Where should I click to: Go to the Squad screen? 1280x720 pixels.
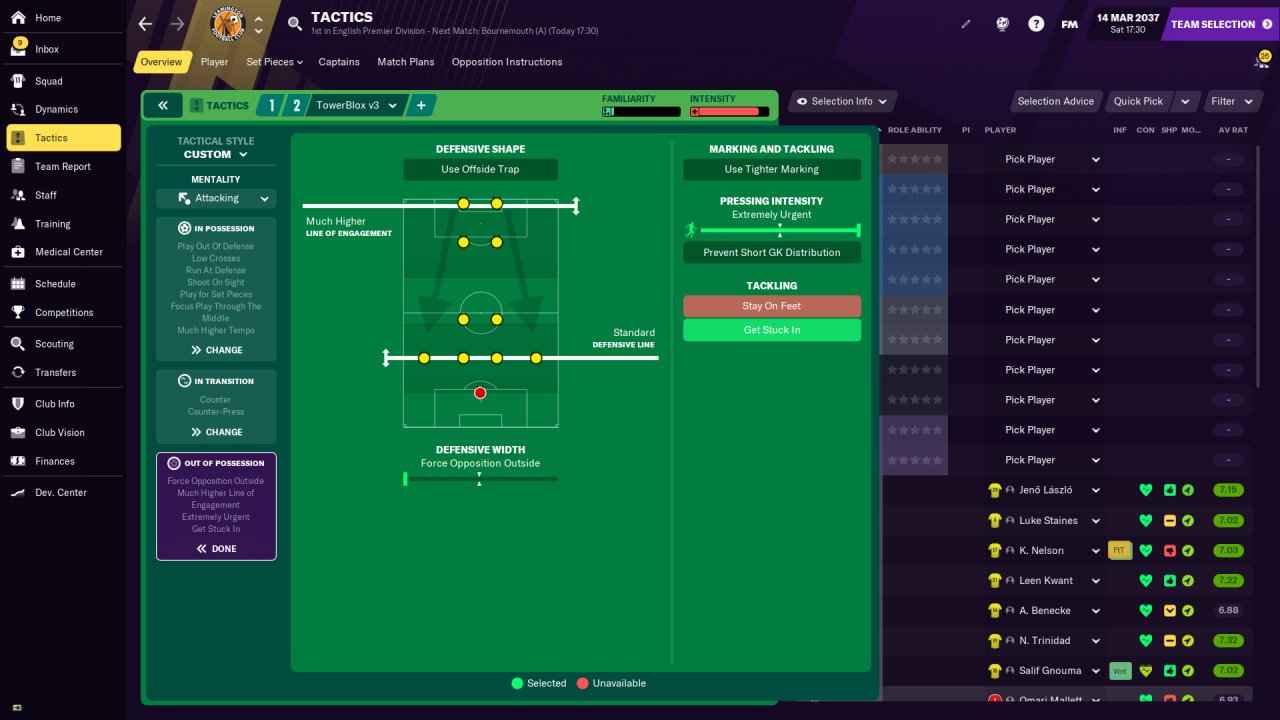tap(48, 81)
